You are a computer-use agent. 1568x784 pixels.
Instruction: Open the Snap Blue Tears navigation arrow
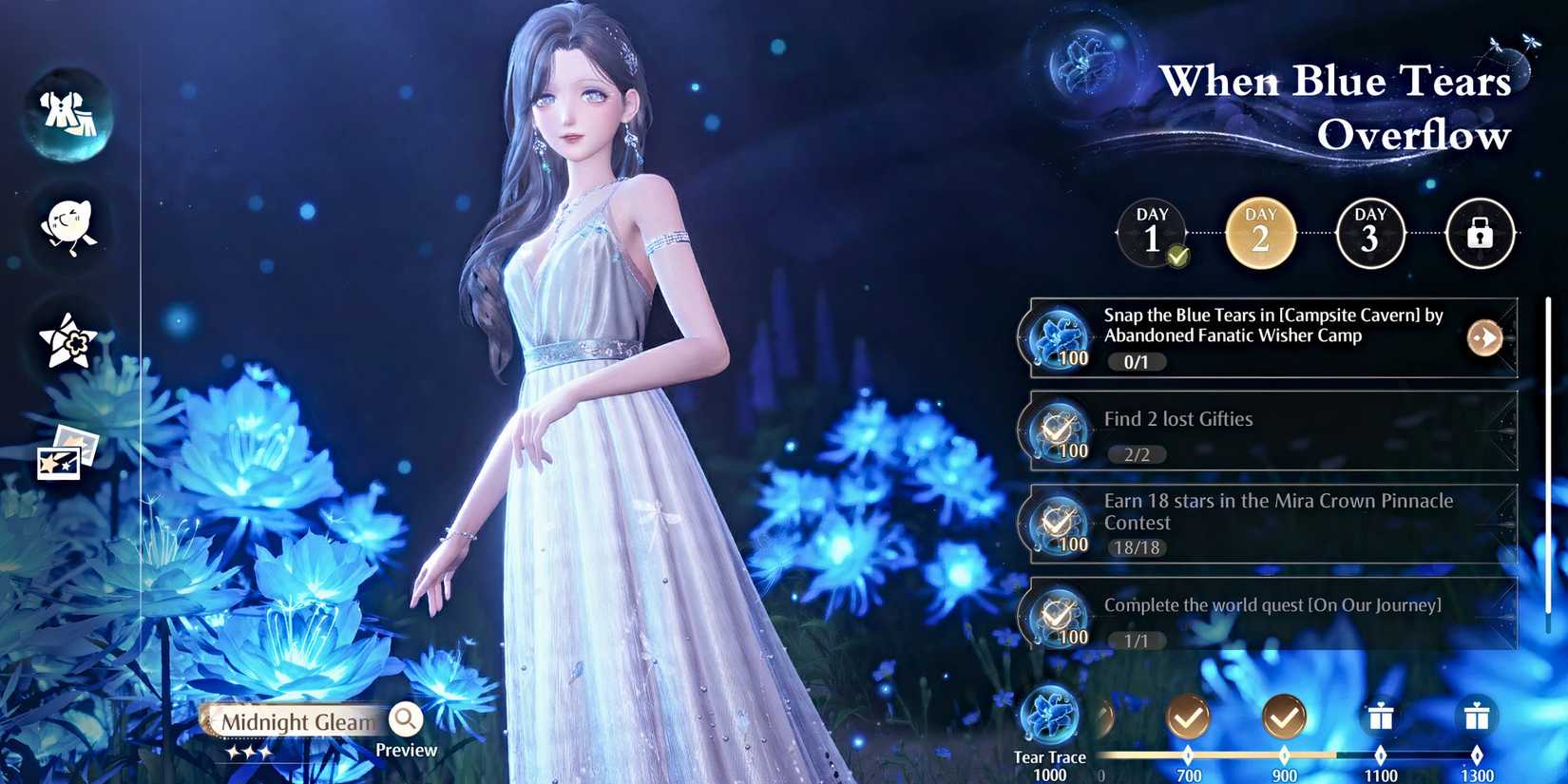pyautogui.click(x=1483, y=337)
